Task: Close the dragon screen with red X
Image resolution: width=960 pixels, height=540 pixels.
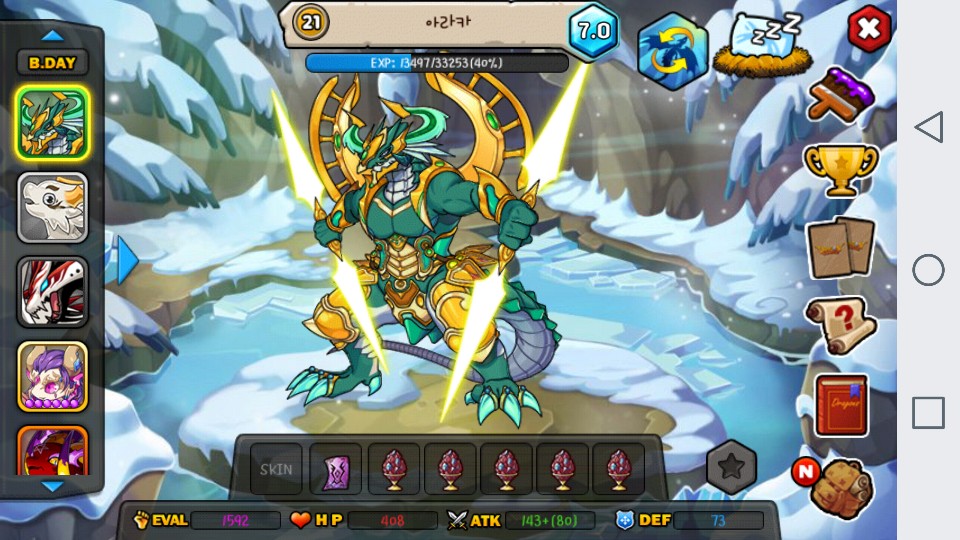Action: point(869,30)
